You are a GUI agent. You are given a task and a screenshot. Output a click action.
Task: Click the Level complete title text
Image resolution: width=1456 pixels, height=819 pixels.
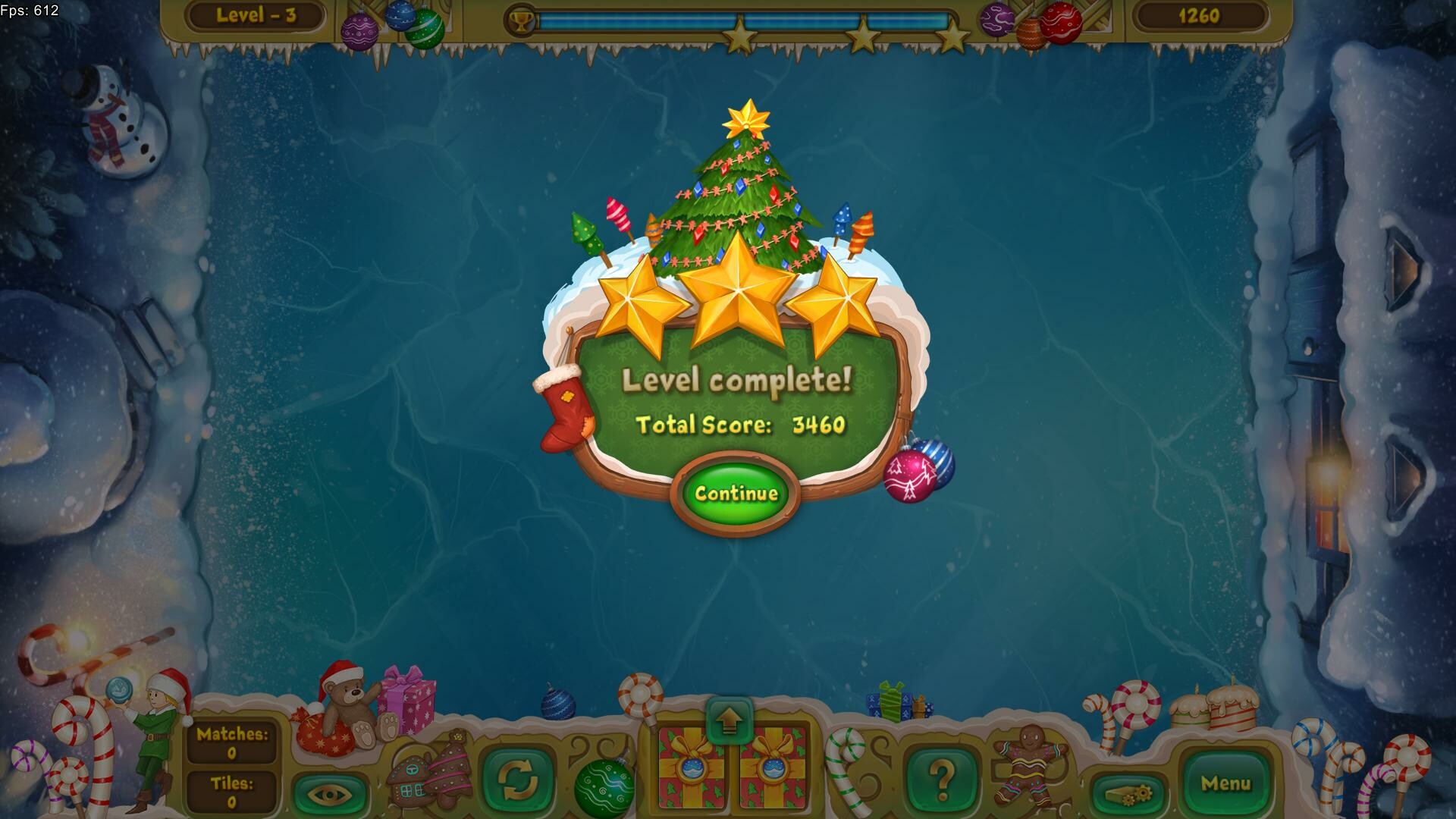736,378
